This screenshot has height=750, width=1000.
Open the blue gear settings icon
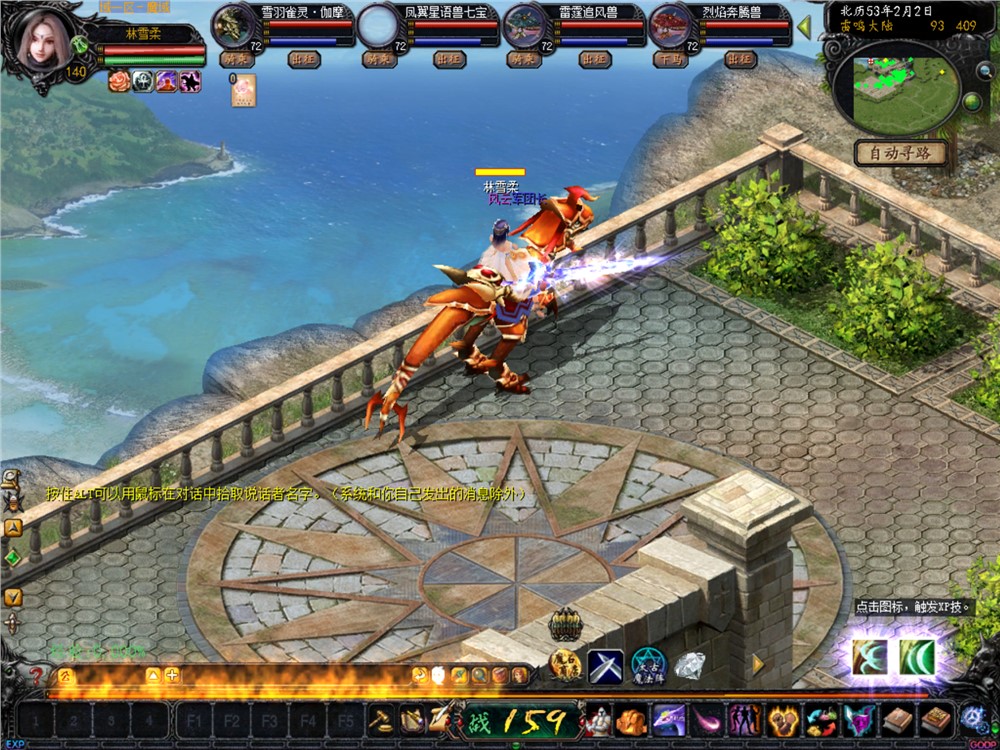(x=972, y=719)
